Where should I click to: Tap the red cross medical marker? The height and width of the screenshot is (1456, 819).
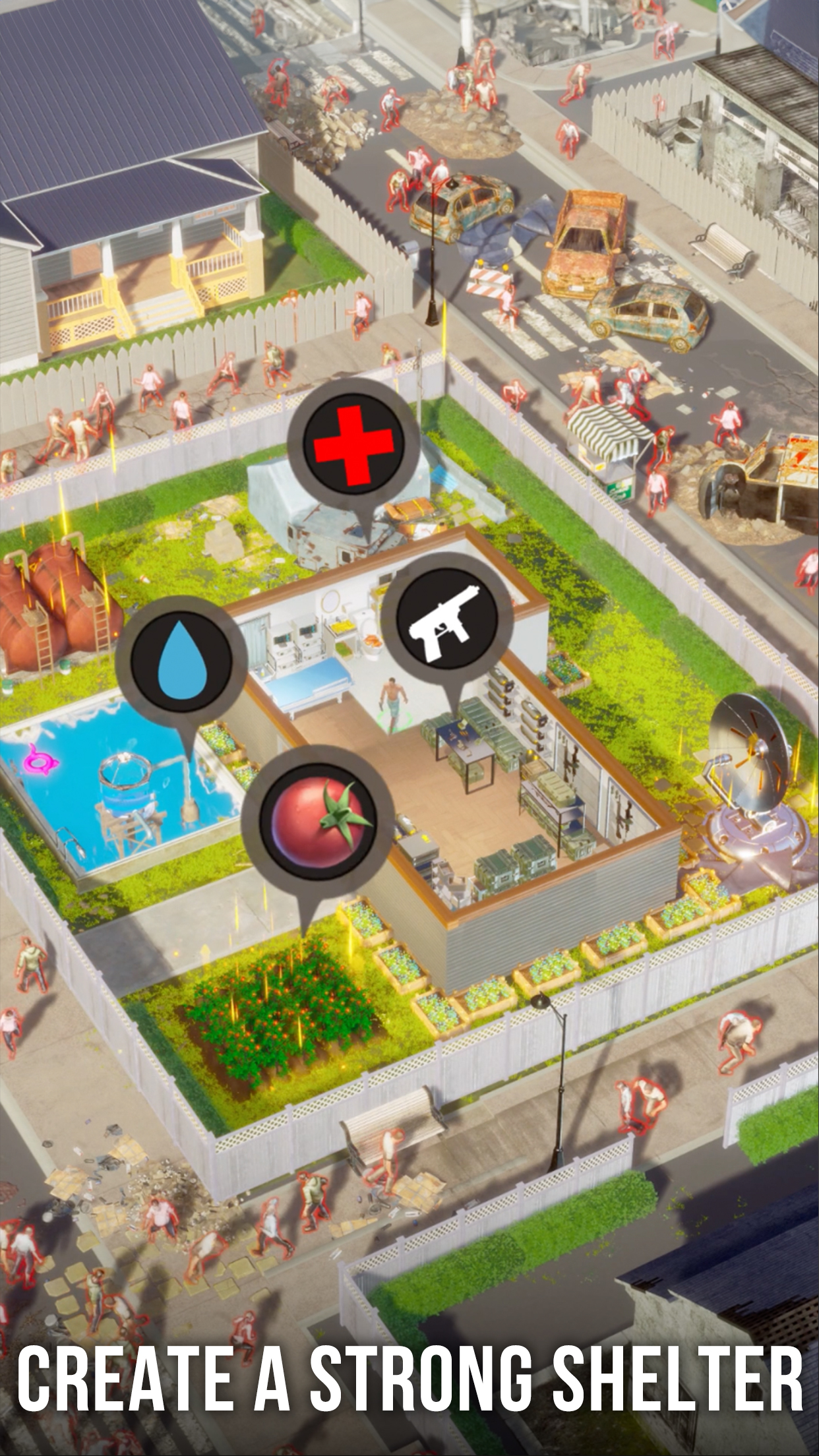coord(353,437)
